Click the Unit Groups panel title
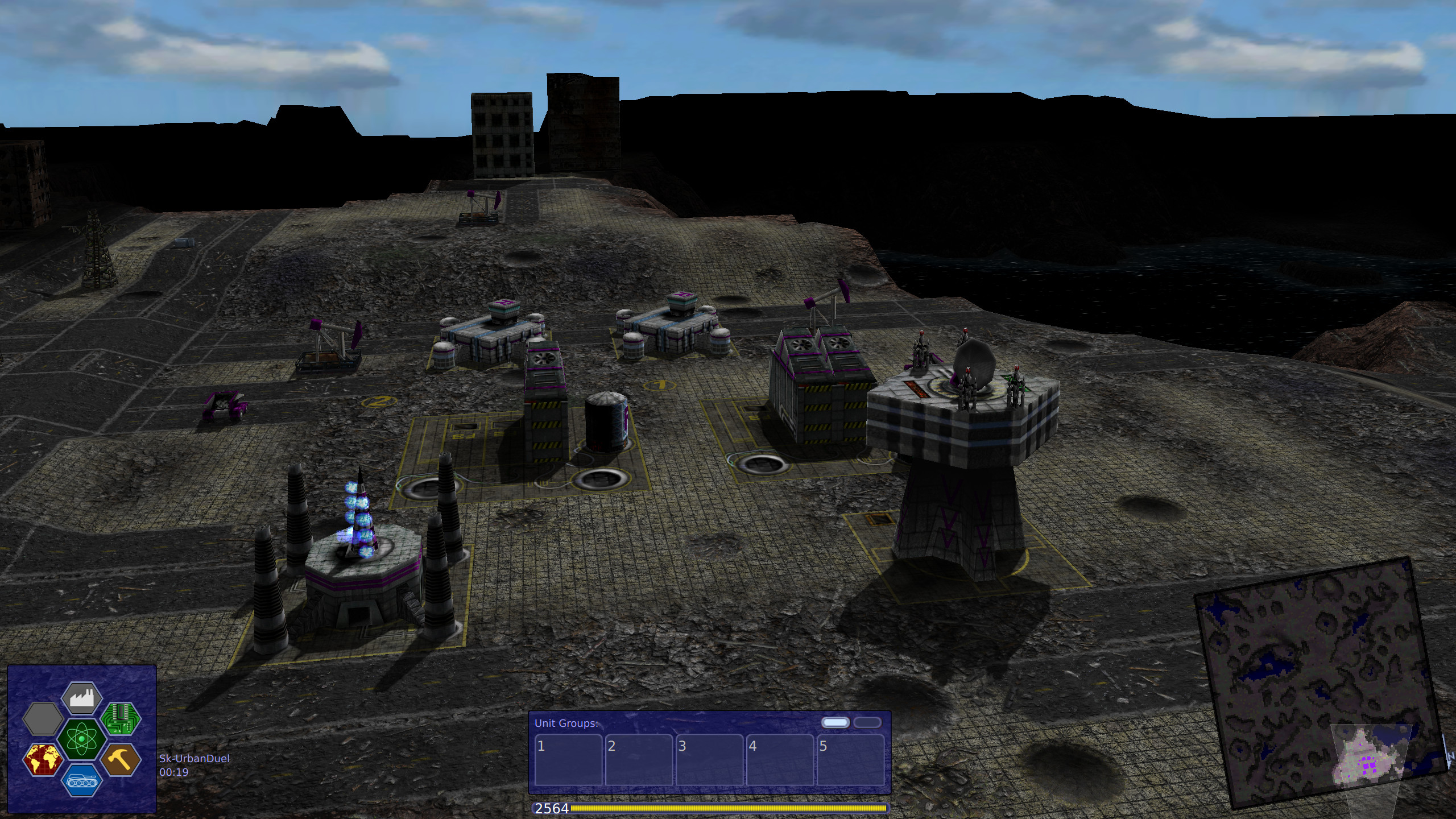Viewport: 1456px width, 819px height. pyautogui.click(x=567, y=722)
